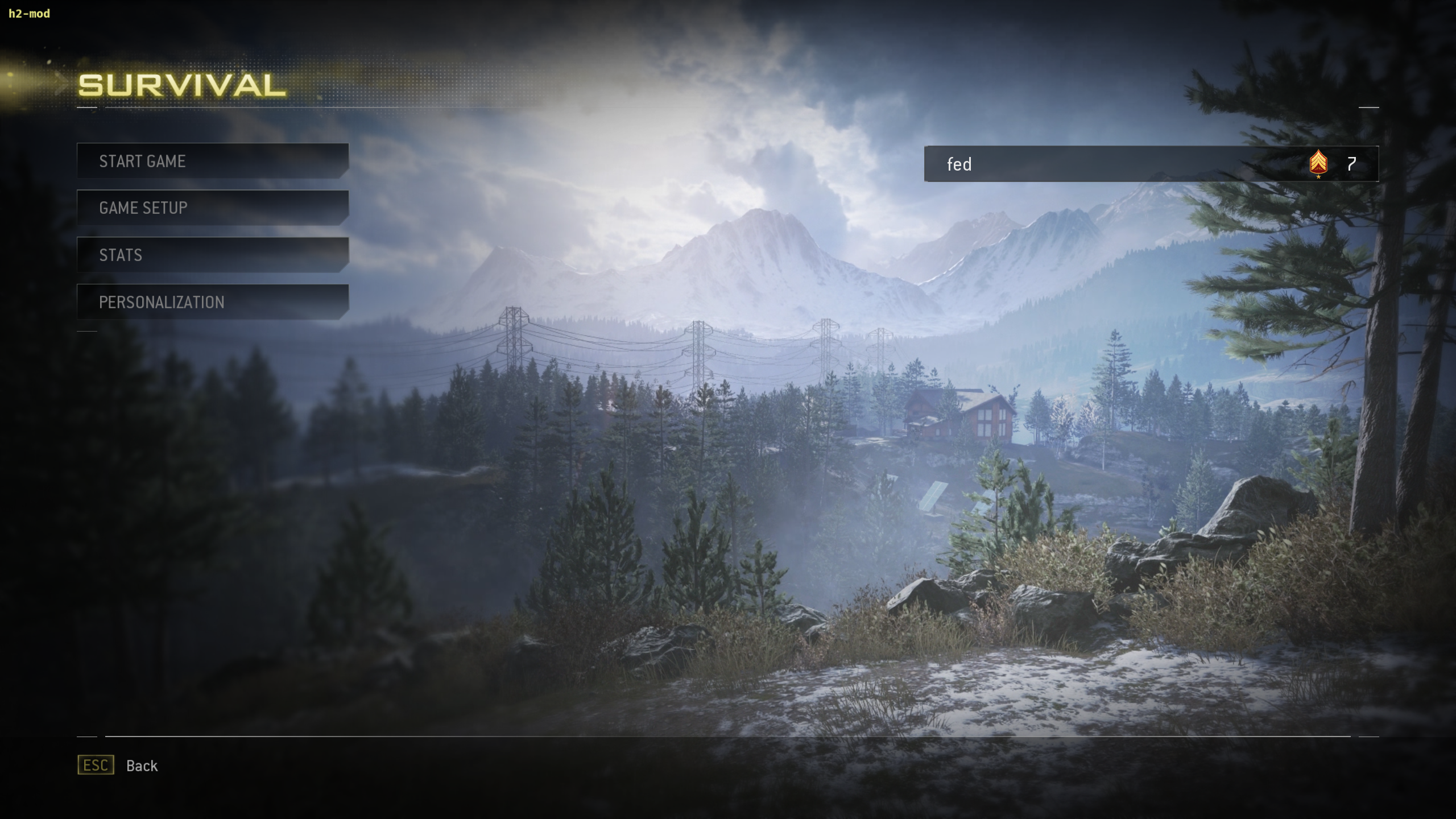Open the Game Setup menu
Viewport: 1456px width, 819px height.
[212, 208]
